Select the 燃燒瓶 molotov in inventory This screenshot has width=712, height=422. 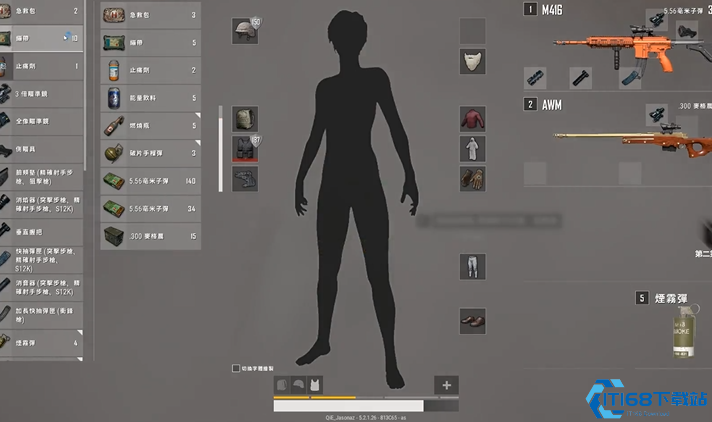click(x=150, y=126)
